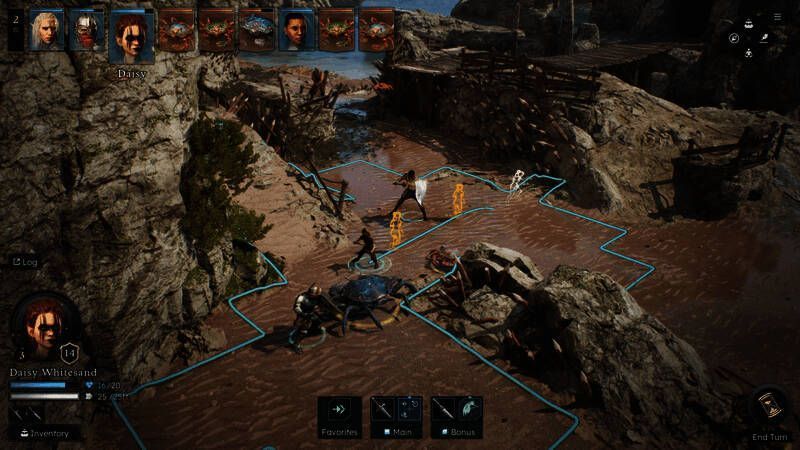Click the blue-grey crab enemy portrait
The image size is (800, 450).
[256, 30]
